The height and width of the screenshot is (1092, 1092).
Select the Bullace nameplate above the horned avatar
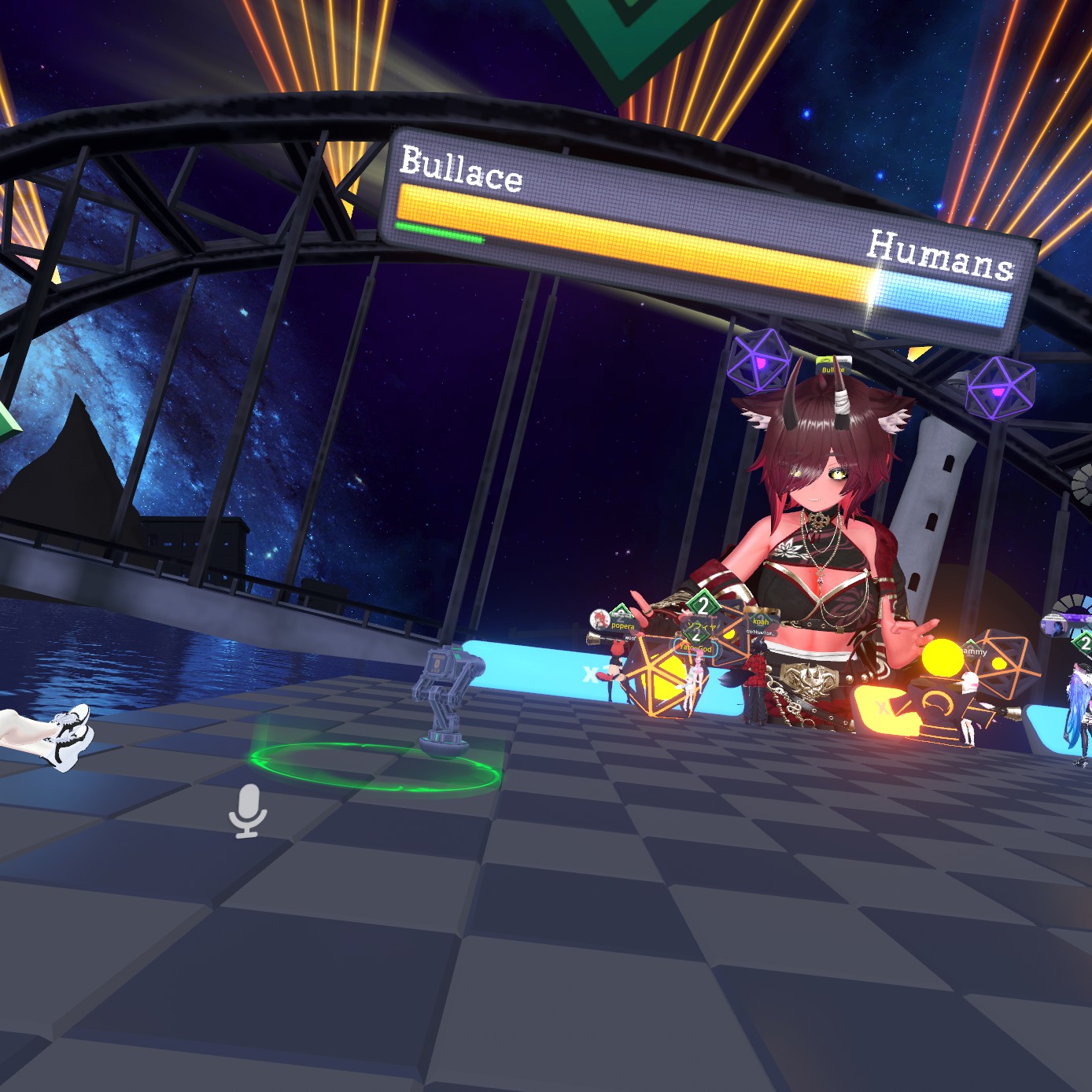832,369
